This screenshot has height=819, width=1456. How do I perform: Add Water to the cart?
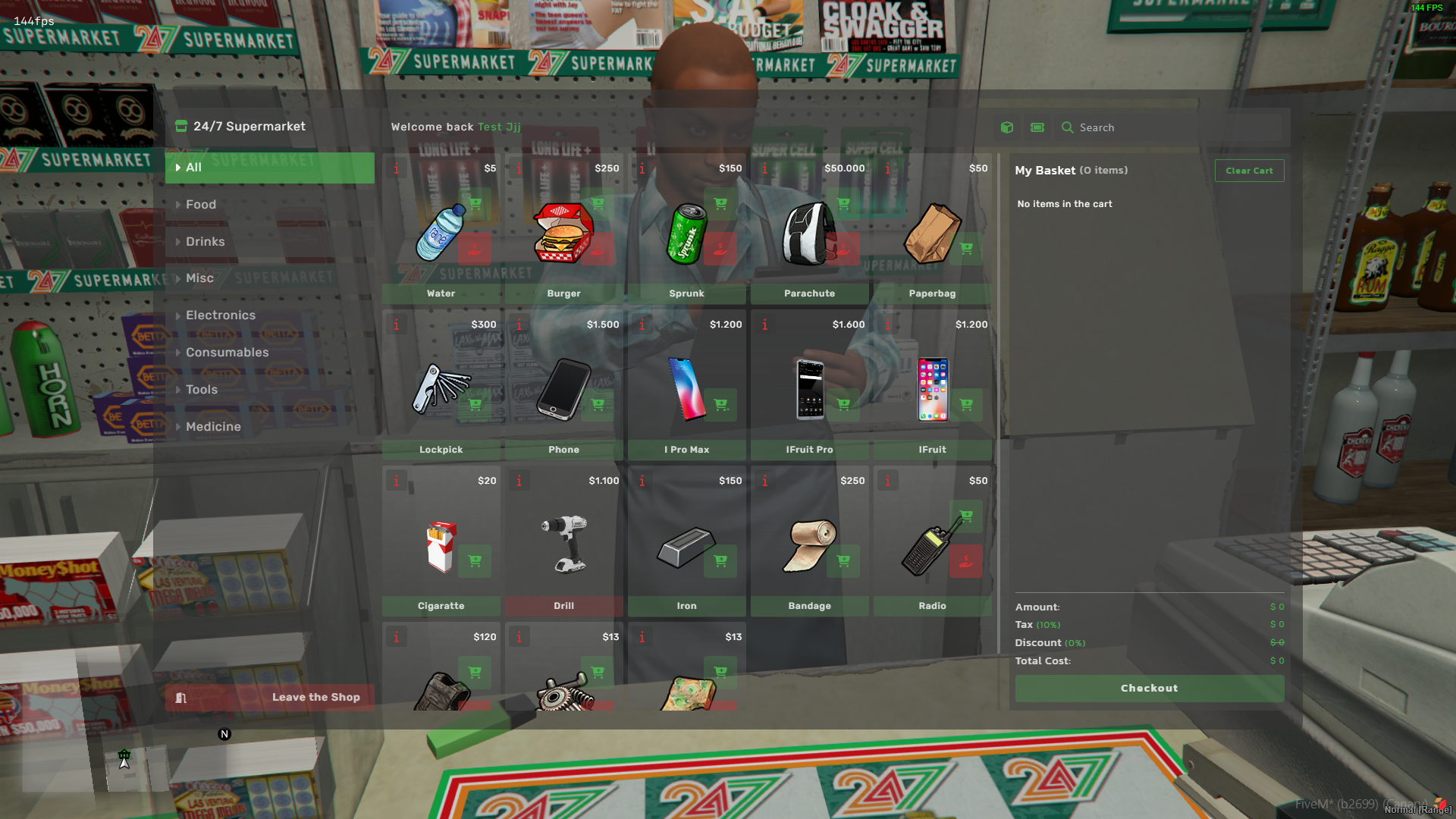[x=475, y=204]
